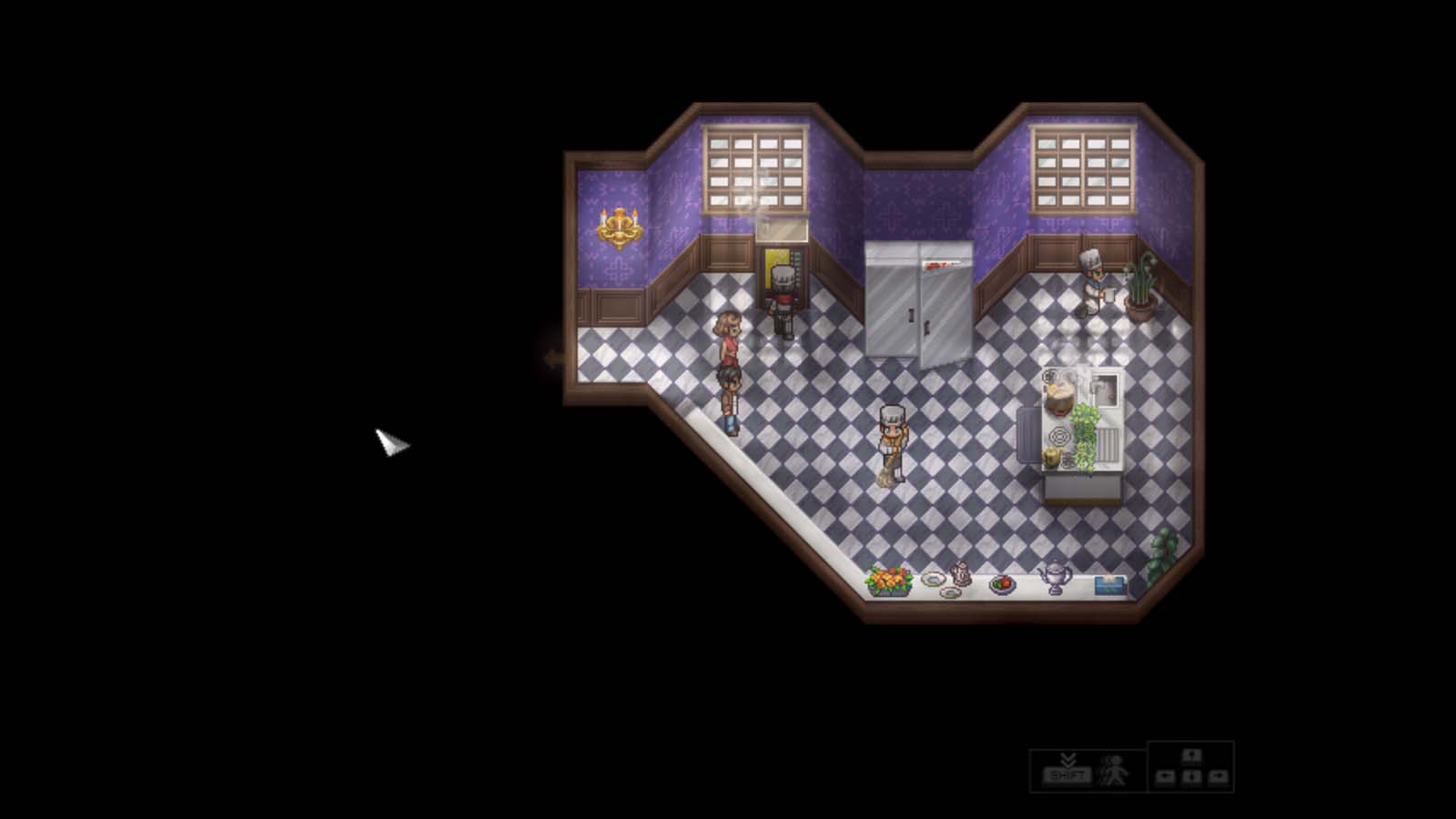Click the right arrow key hint

pyautogui.click(x=1218, y=775)
